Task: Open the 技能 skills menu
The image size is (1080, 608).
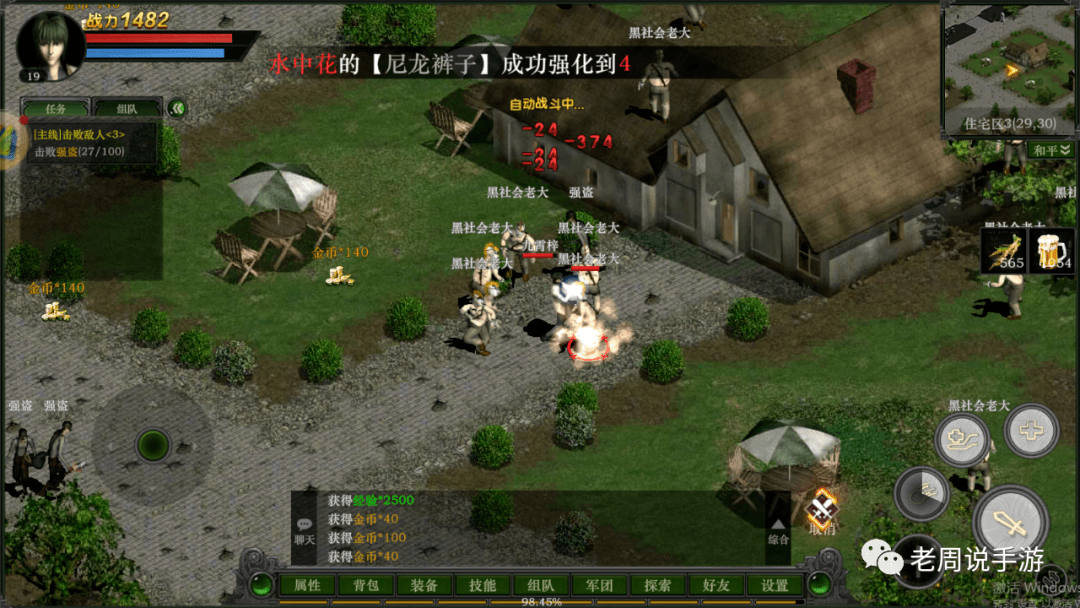Action: coord(483,585)
